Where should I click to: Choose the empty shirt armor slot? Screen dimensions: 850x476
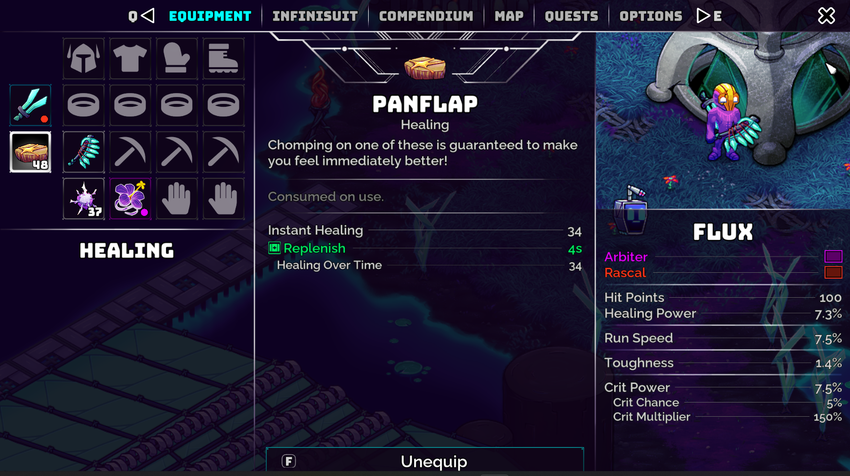pos(130,59)
